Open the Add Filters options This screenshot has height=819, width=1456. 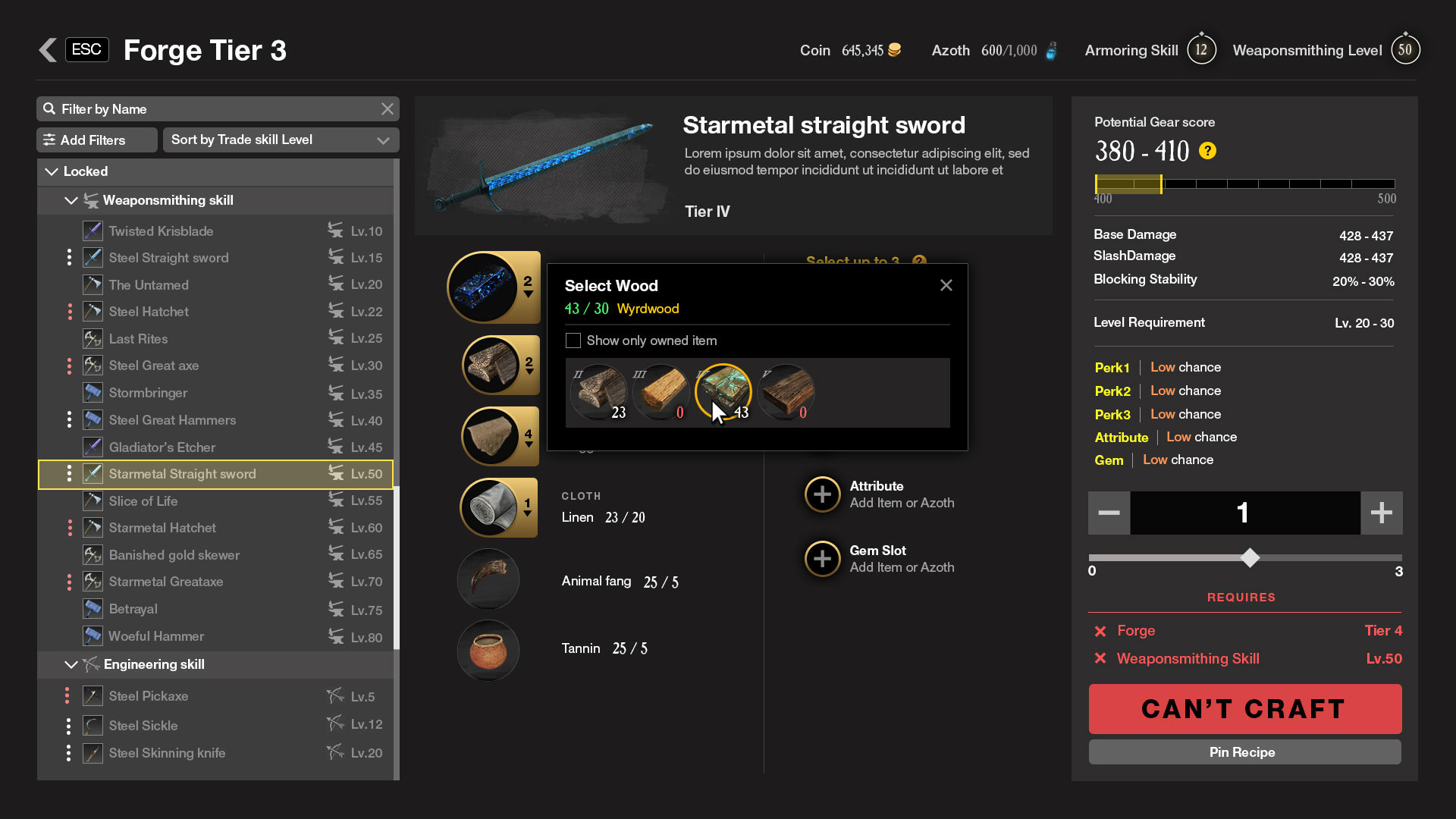click(96, 140)
